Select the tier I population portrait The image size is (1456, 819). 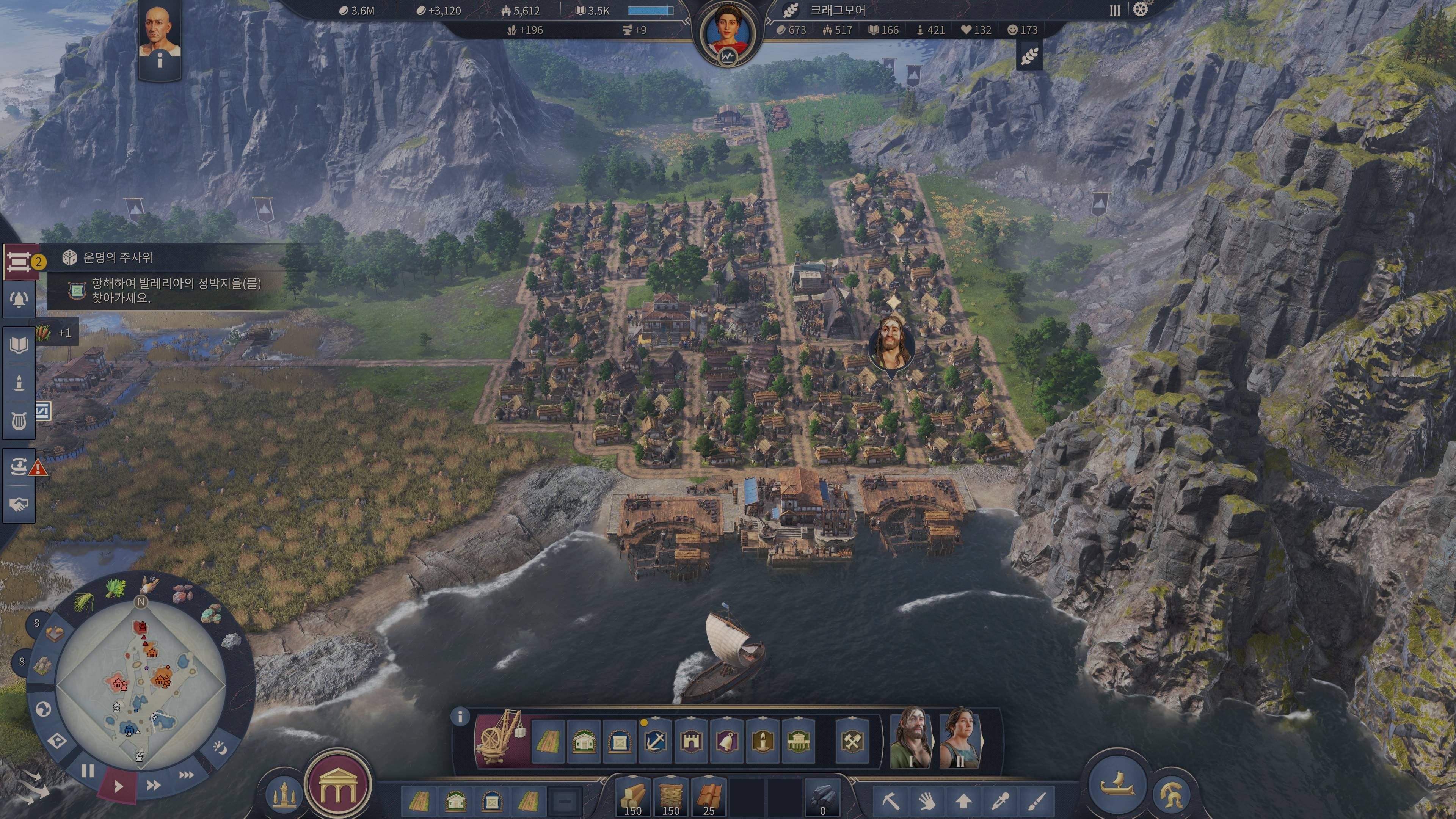(910, 737)
